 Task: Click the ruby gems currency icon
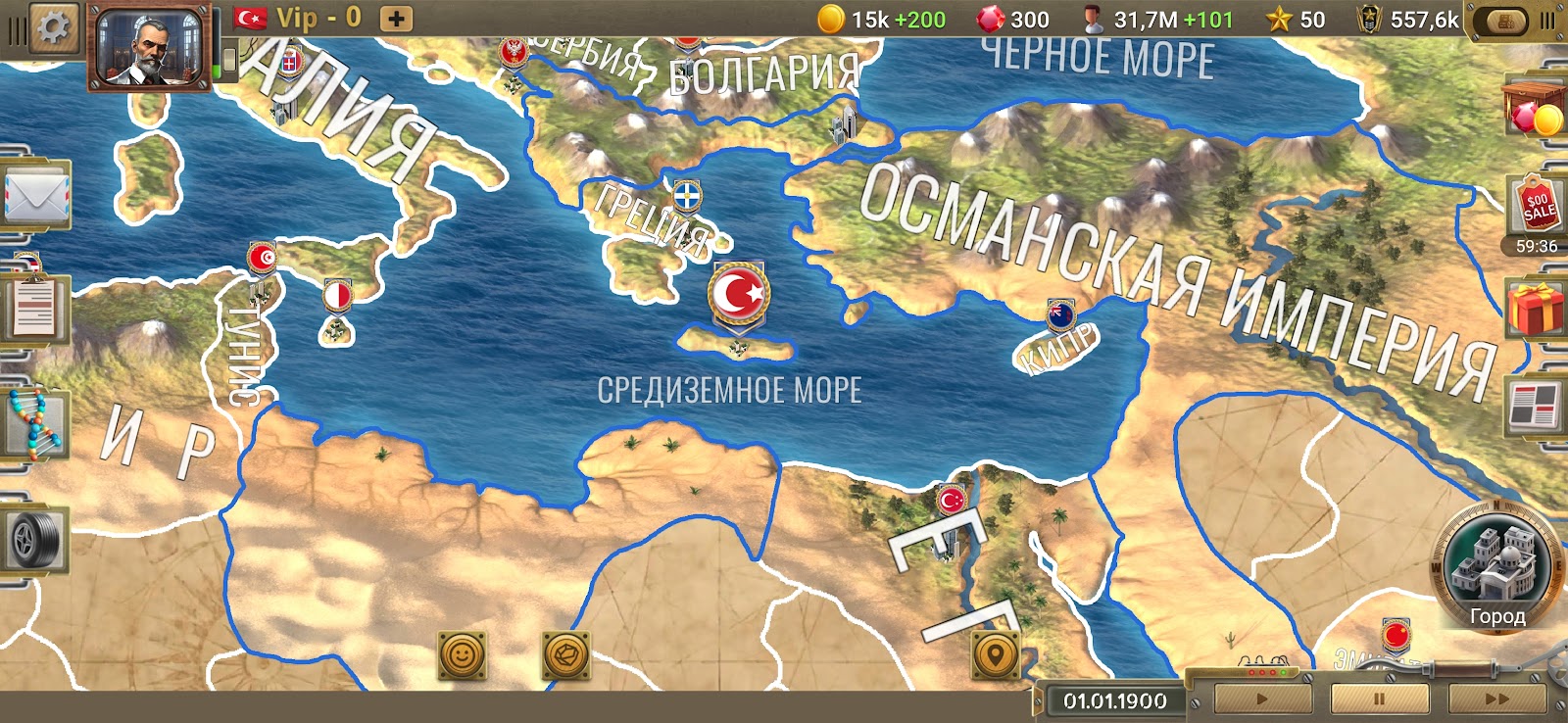(991, 19)
